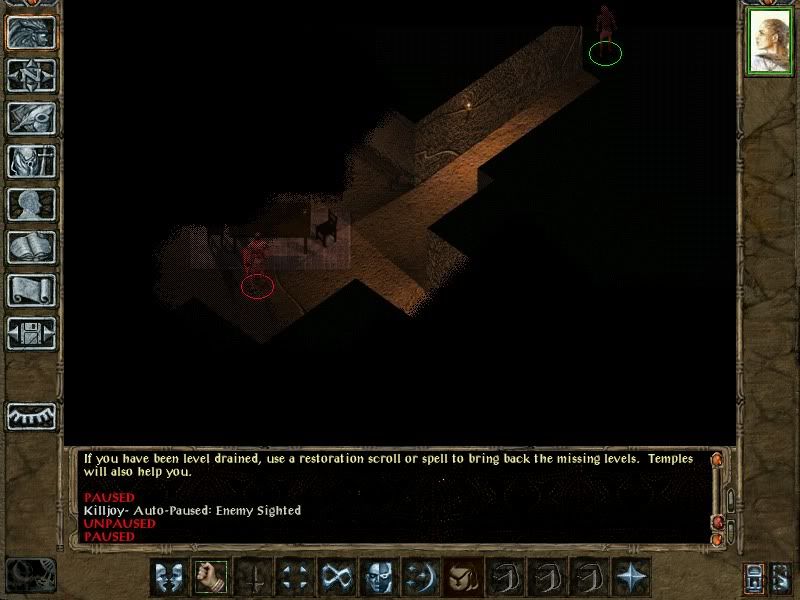
Task: Toggle the clock pause button
Action: (28, 573)
